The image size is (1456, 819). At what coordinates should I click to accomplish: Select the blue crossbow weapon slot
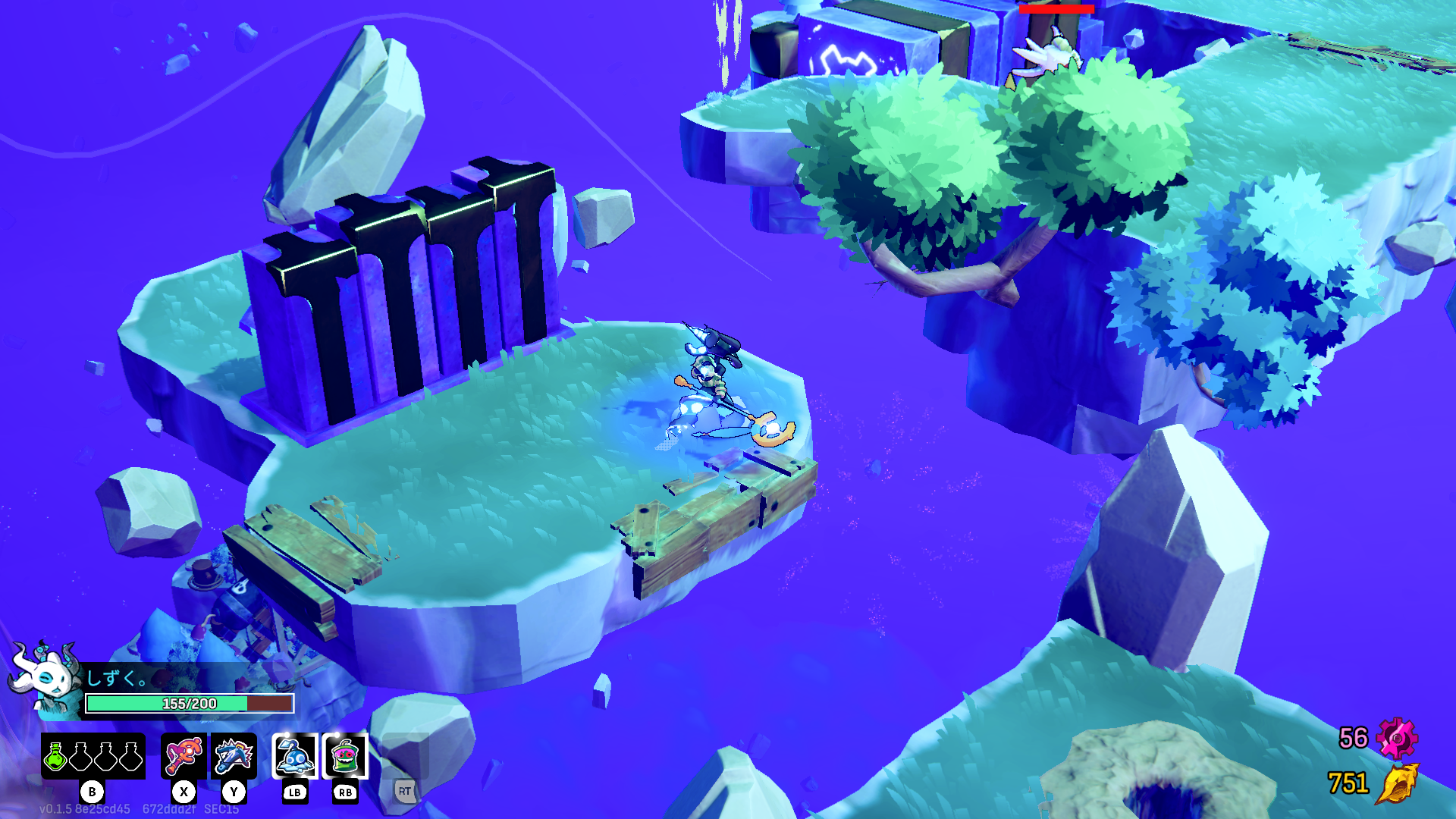(x=234, y=756)
